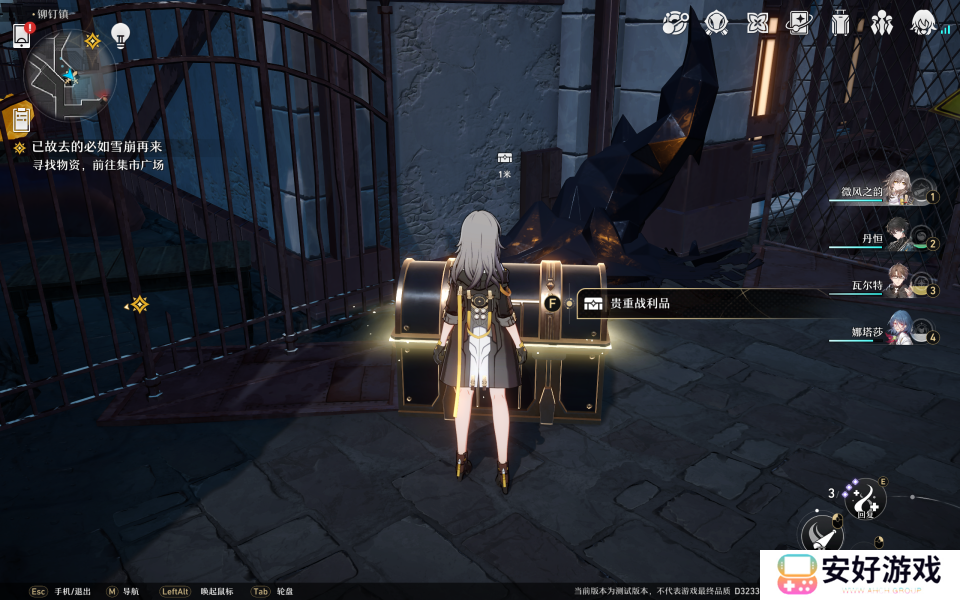Switch to party member 娜塔莎
The width and height of the screenshot is (960, 600).
(x=893, y=333)
